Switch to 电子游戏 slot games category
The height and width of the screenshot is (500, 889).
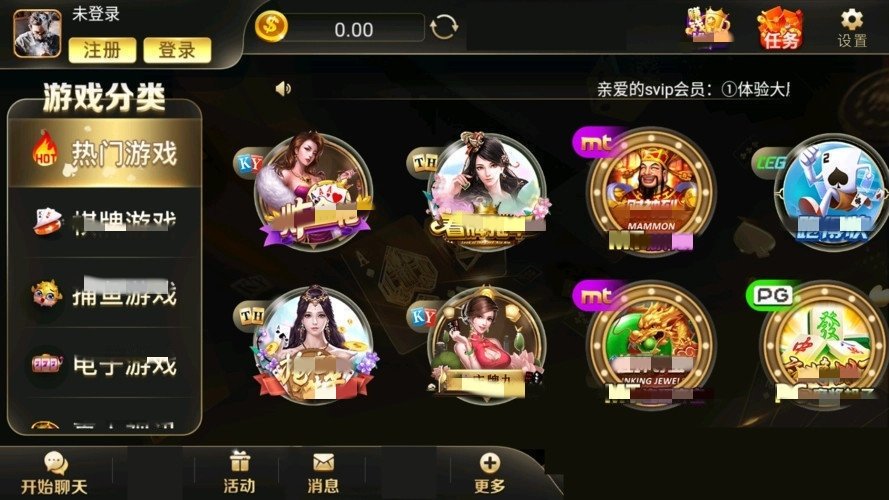[x=105, y=366]
